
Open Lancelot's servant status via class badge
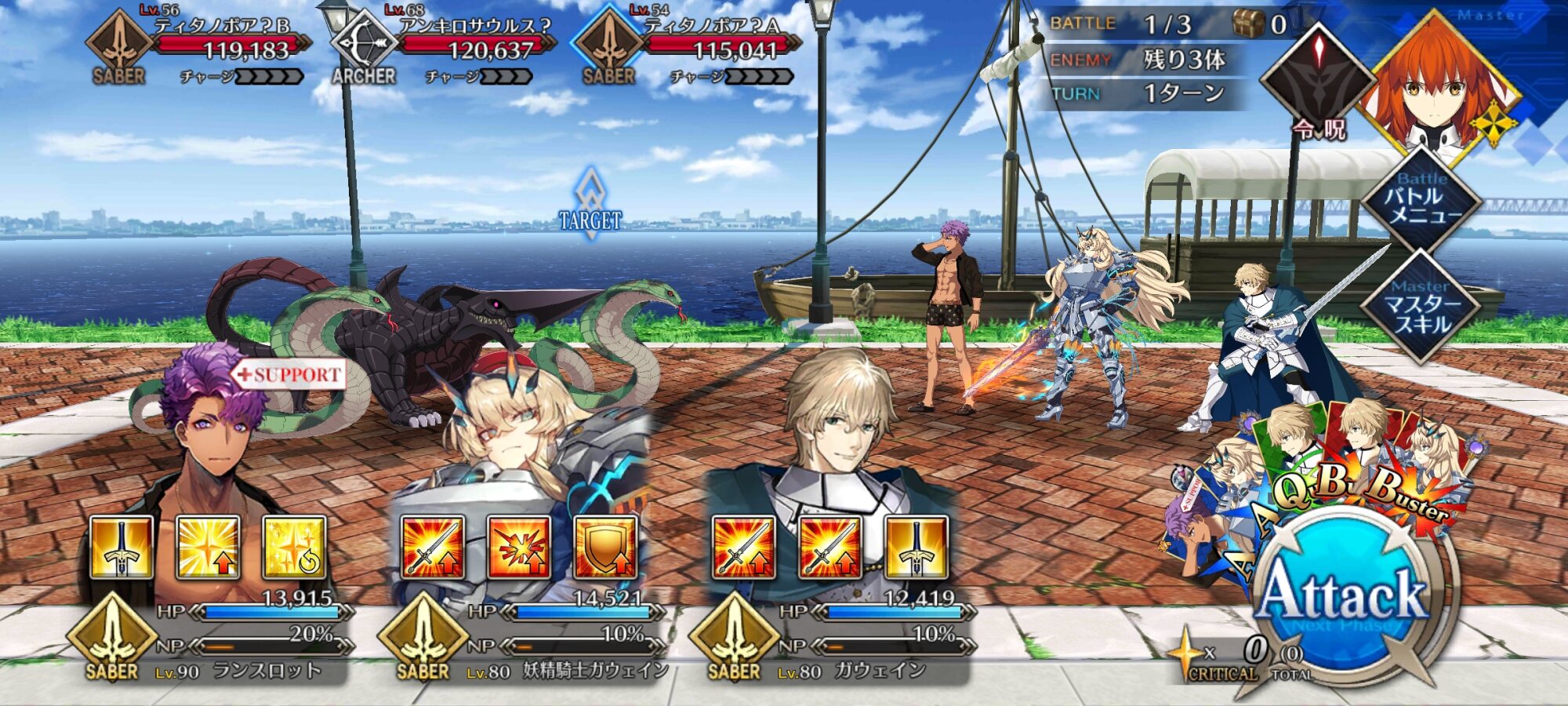point(112,637)
